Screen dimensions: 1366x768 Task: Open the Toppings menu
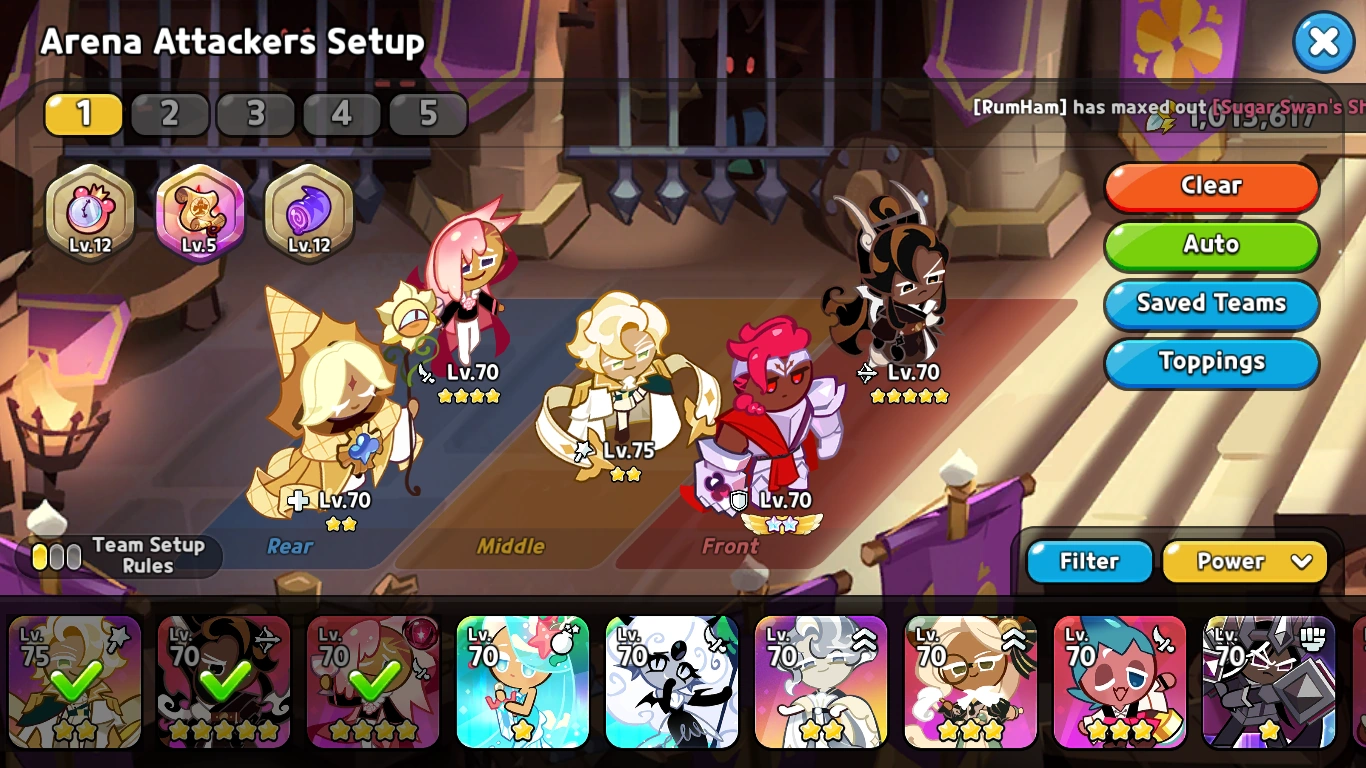[1211, 362]
